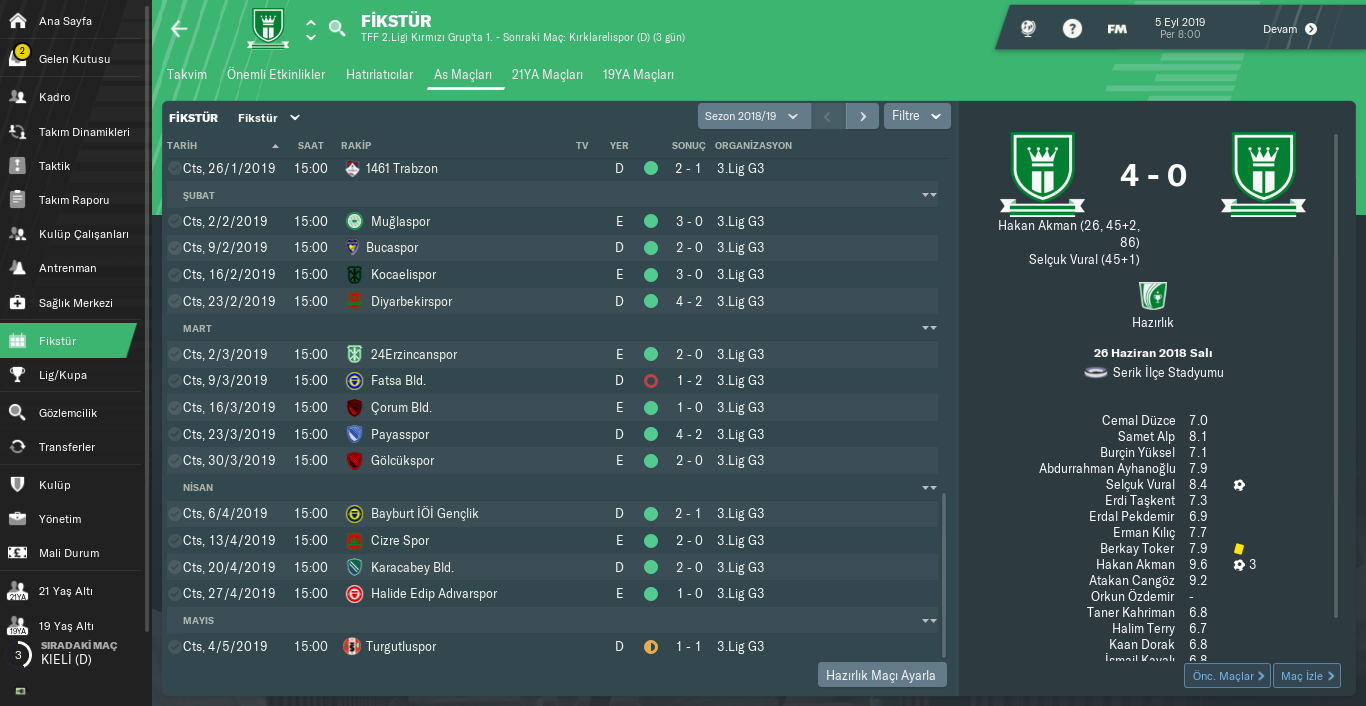
Task: Click the Devam continue button
Action: pyautogui.click(x=1290, y=29)
